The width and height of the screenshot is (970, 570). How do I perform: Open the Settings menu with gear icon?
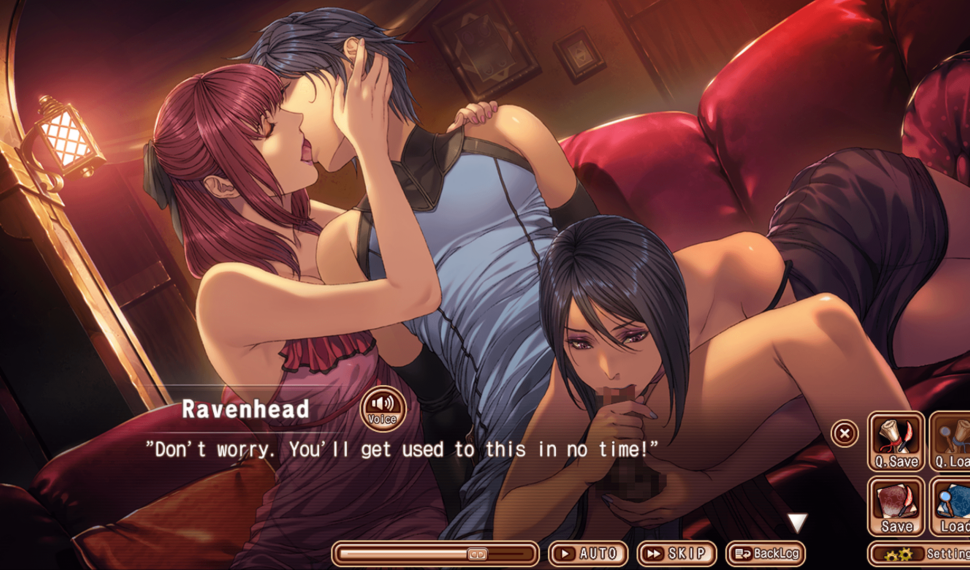[918, 553]
